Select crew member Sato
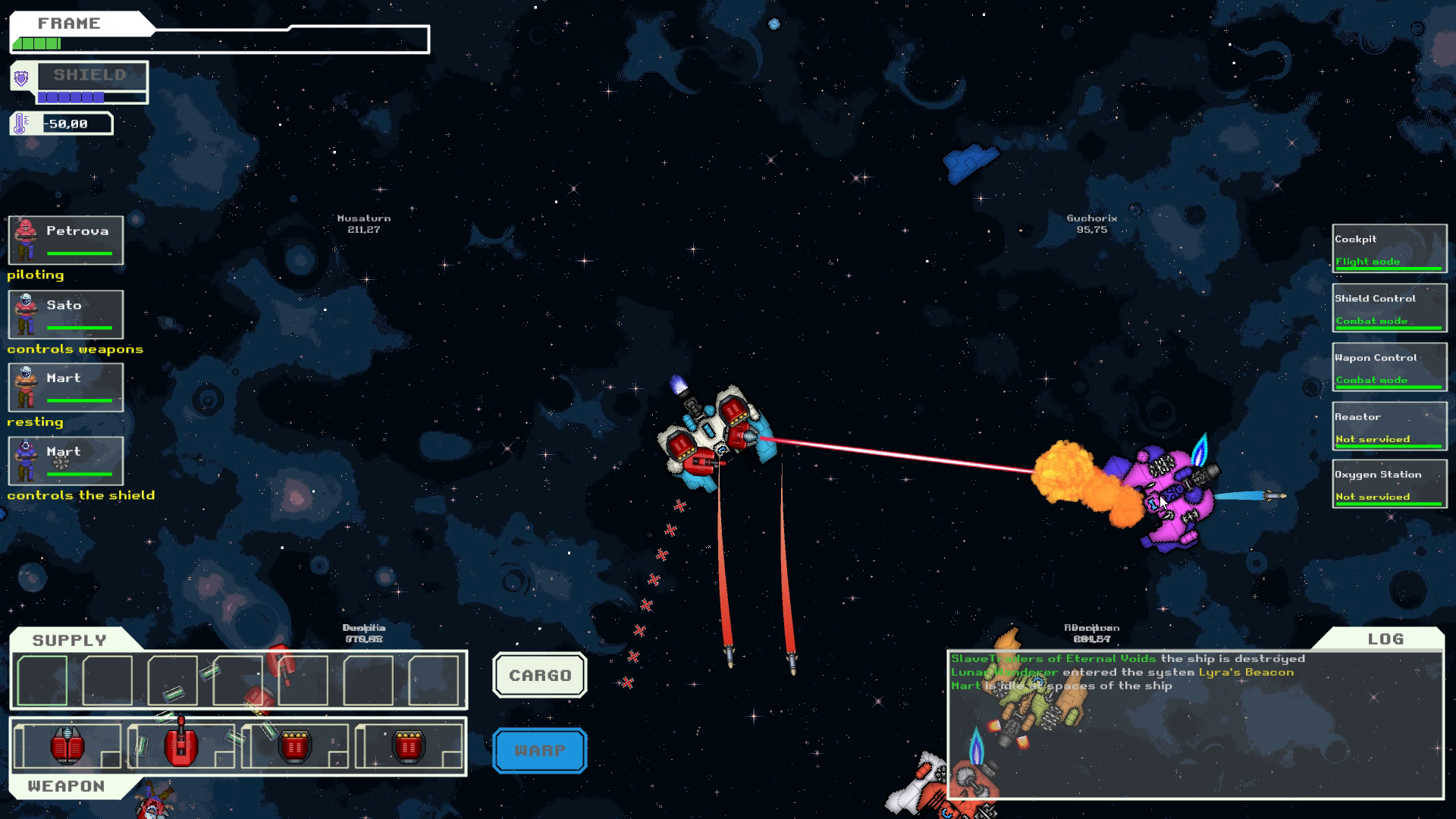Viewport: 1456px width, 819px height. pyautogui.click(x=66, y=314)
